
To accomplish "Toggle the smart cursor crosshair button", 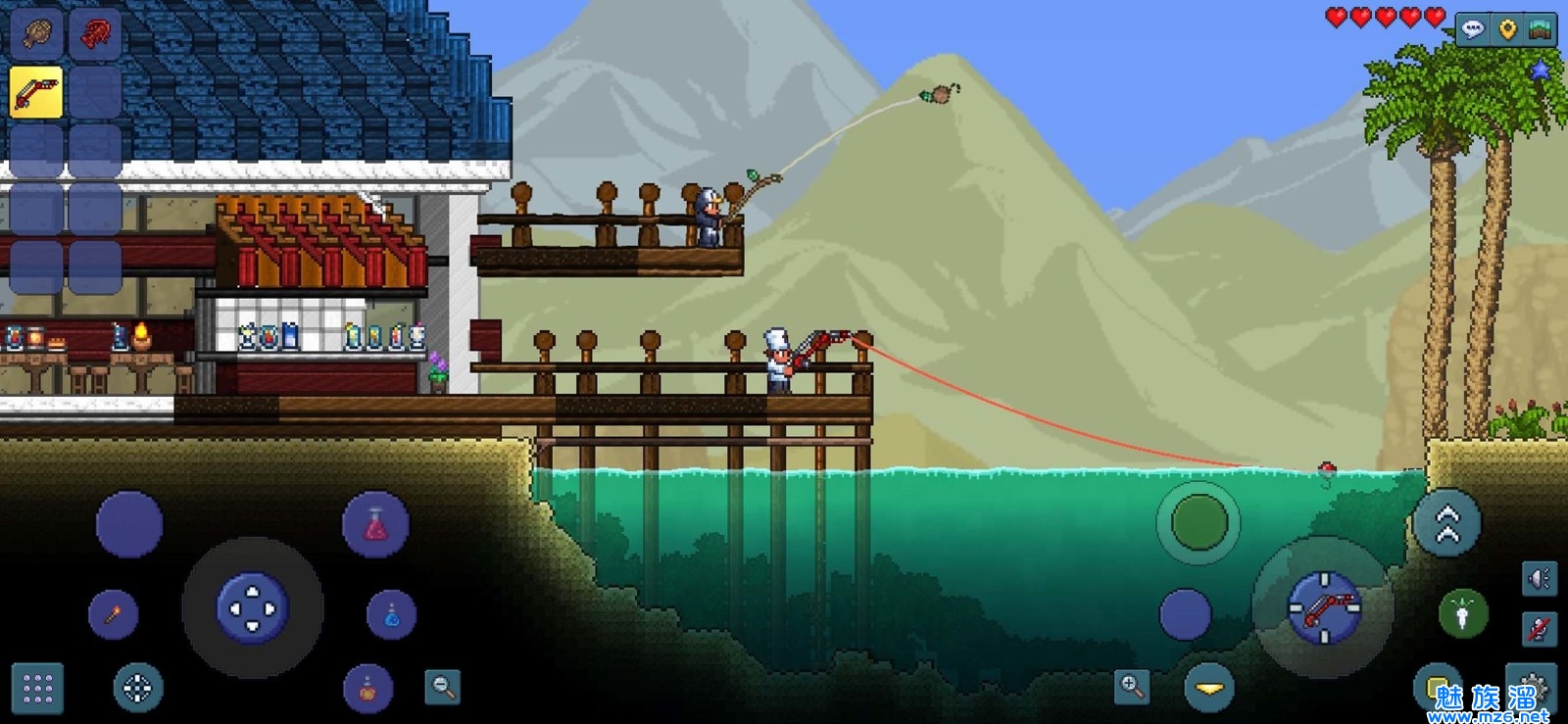I will click(137, 689).
